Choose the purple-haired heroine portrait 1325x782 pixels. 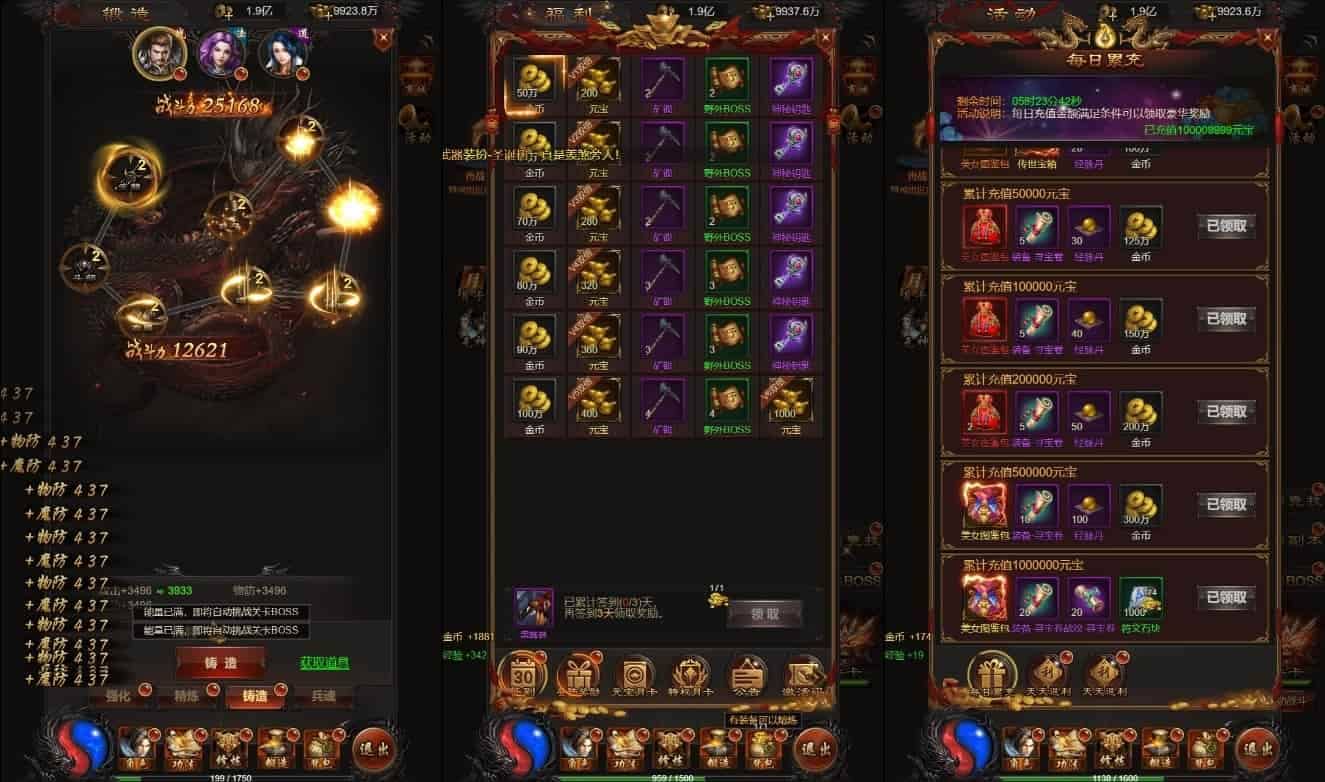pyautogui.click(x=222, y=52)
